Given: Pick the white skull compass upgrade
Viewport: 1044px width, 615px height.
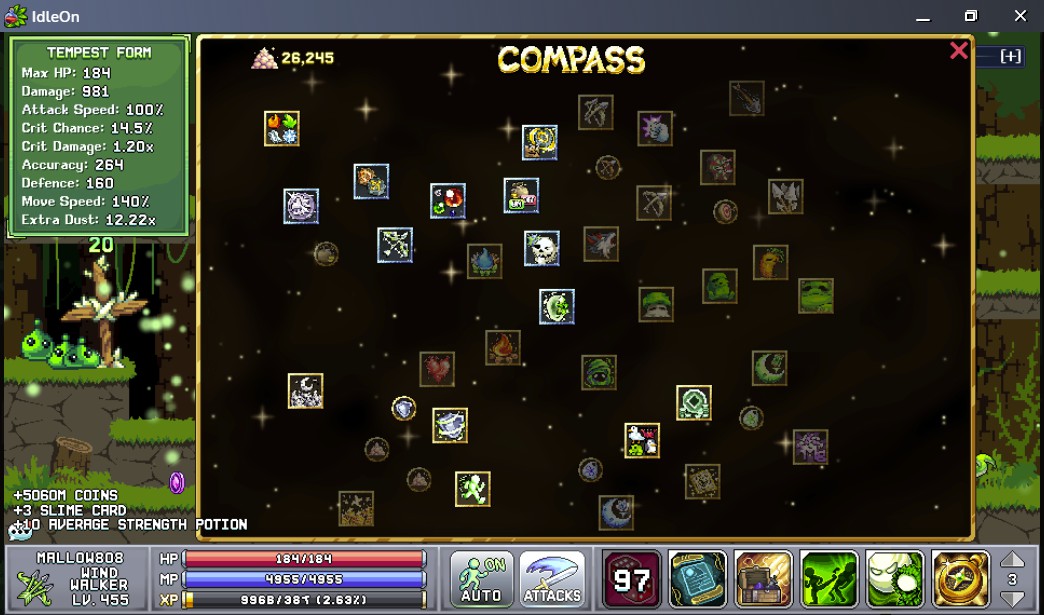Looking at the screenshot, I should tap(542, 248).
